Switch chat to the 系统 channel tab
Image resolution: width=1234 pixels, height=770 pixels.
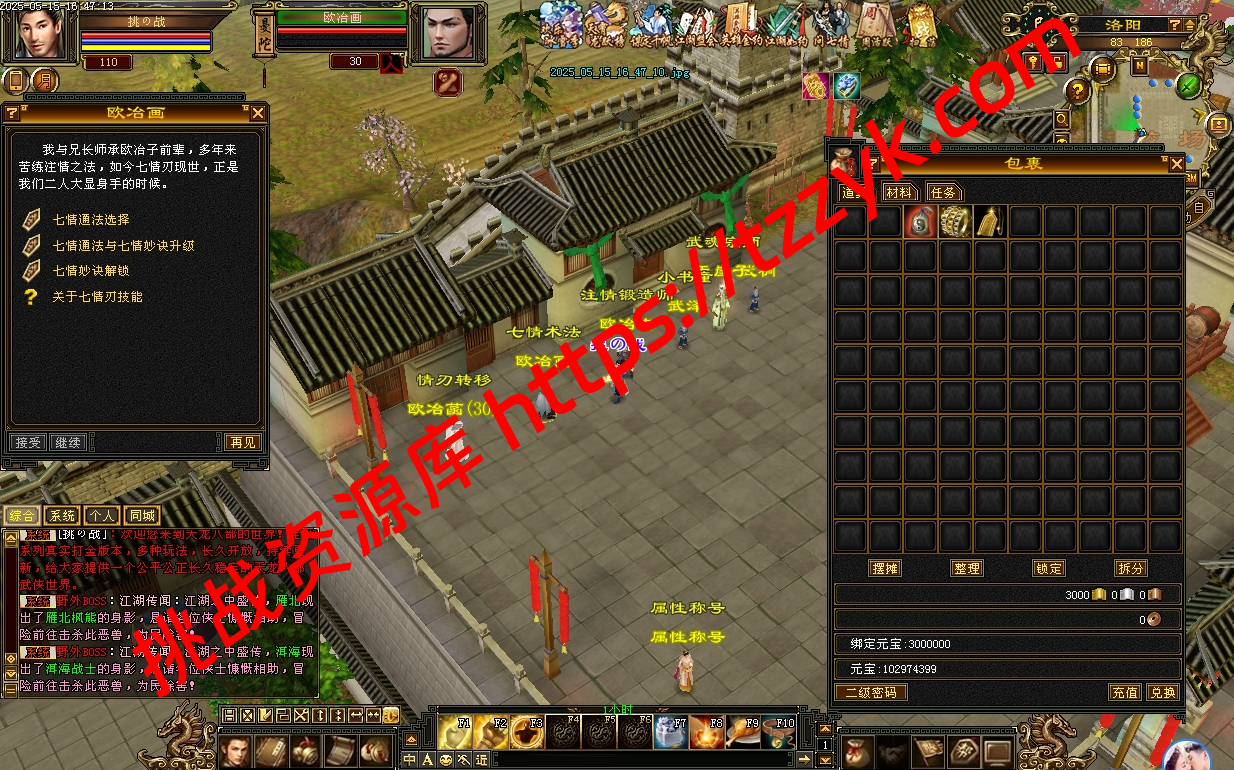pos(62,516)
